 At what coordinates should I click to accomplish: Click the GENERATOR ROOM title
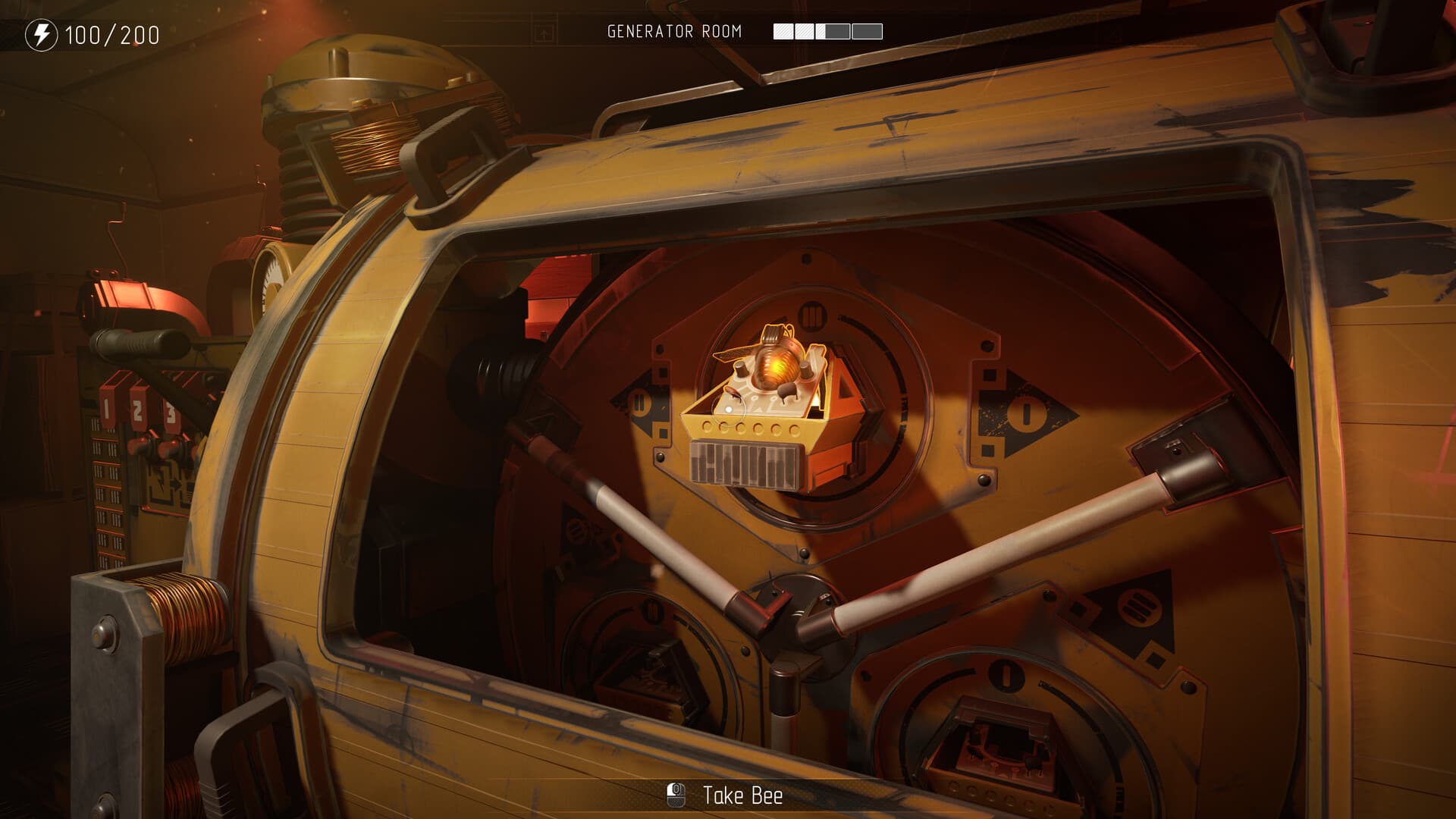pos(676,31)
